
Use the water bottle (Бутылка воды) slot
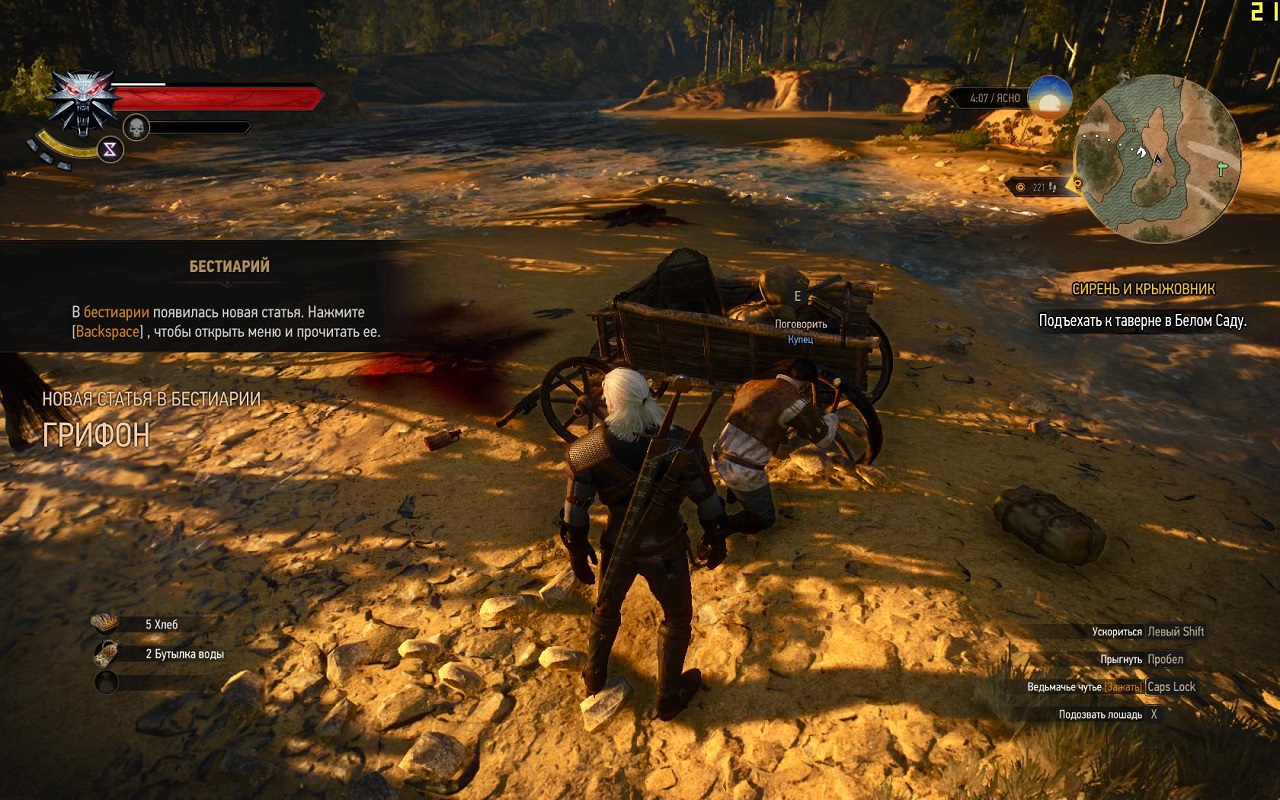105,654
